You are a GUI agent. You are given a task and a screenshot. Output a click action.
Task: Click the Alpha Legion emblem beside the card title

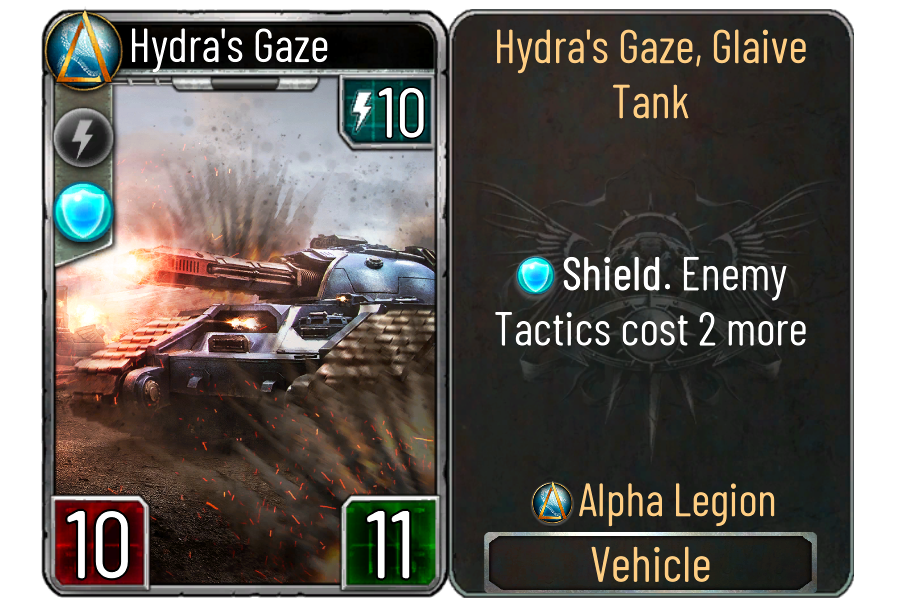pos(77,48)
